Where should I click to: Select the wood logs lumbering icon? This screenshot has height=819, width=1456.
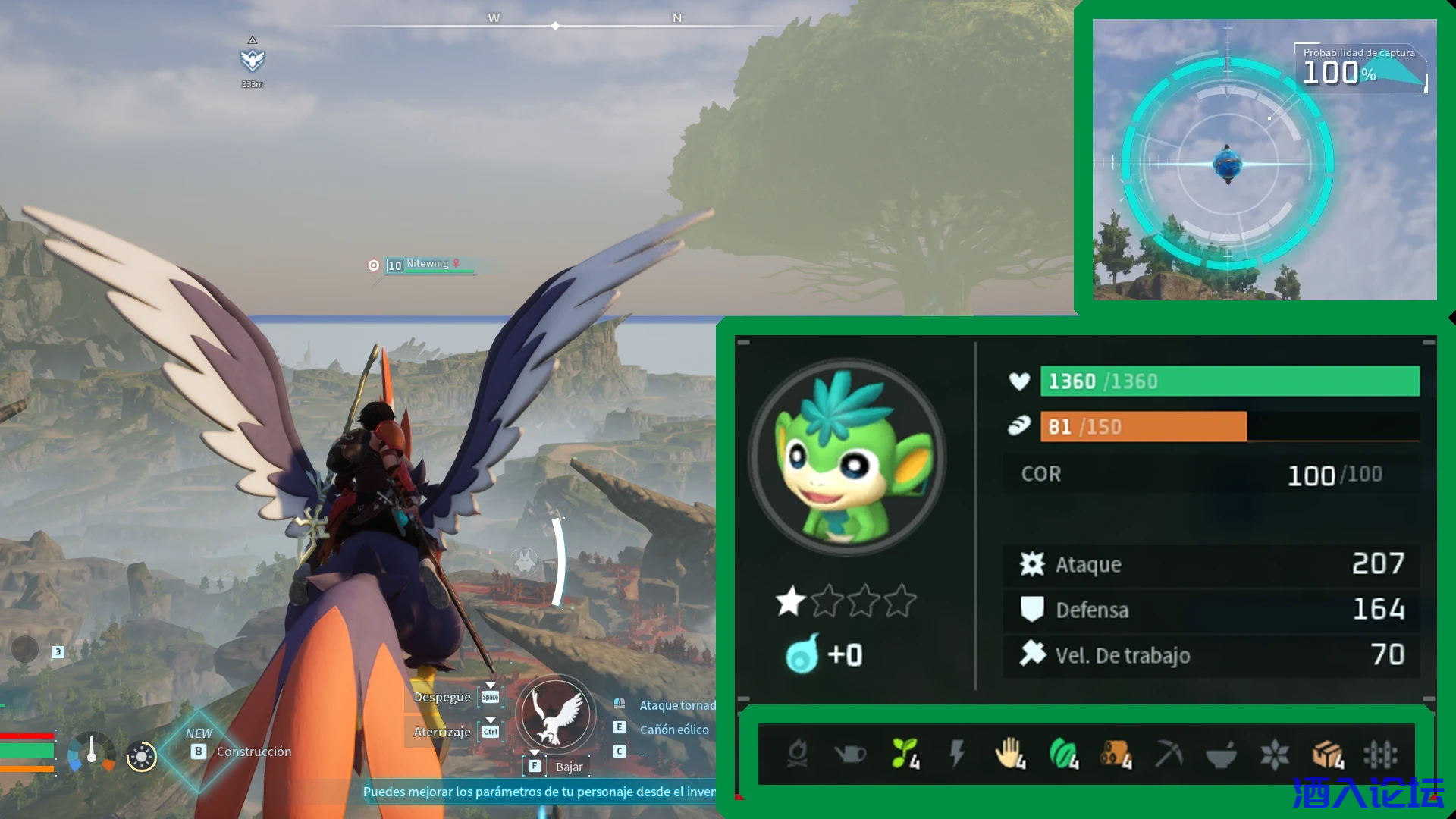coord(1116,754)
